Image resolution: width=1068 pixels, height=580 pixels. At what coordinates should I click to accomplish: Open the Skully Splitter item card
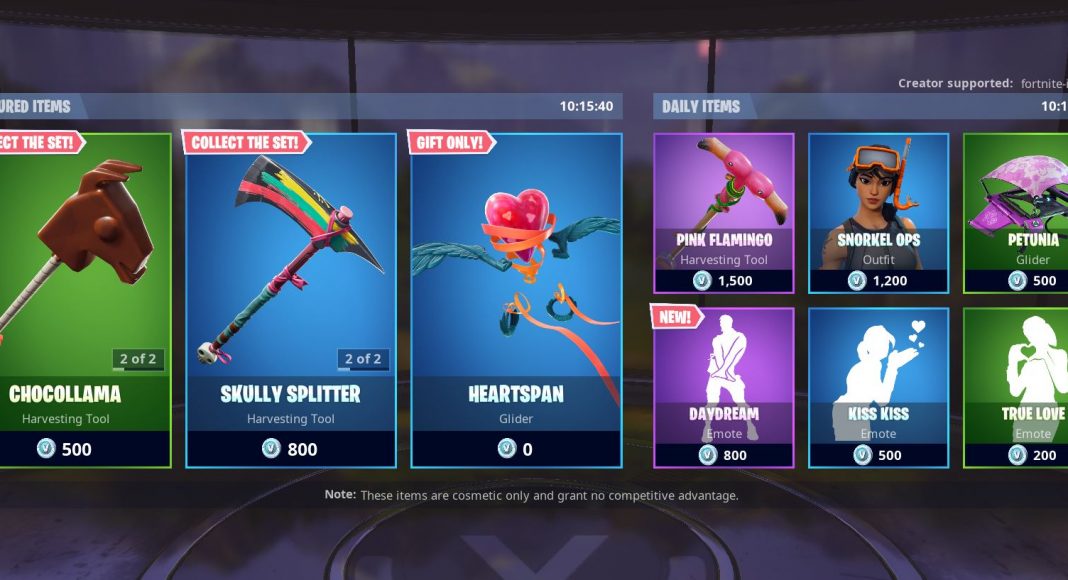pos(291,300)
